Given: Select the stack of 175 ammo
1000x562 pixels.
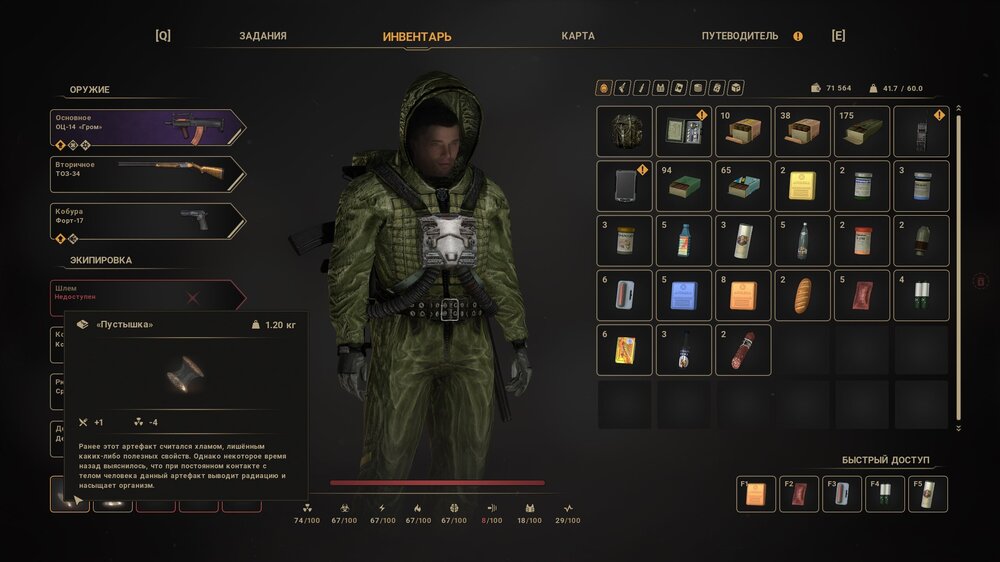Looking at the screenshot, I should (x=861, y=131).
